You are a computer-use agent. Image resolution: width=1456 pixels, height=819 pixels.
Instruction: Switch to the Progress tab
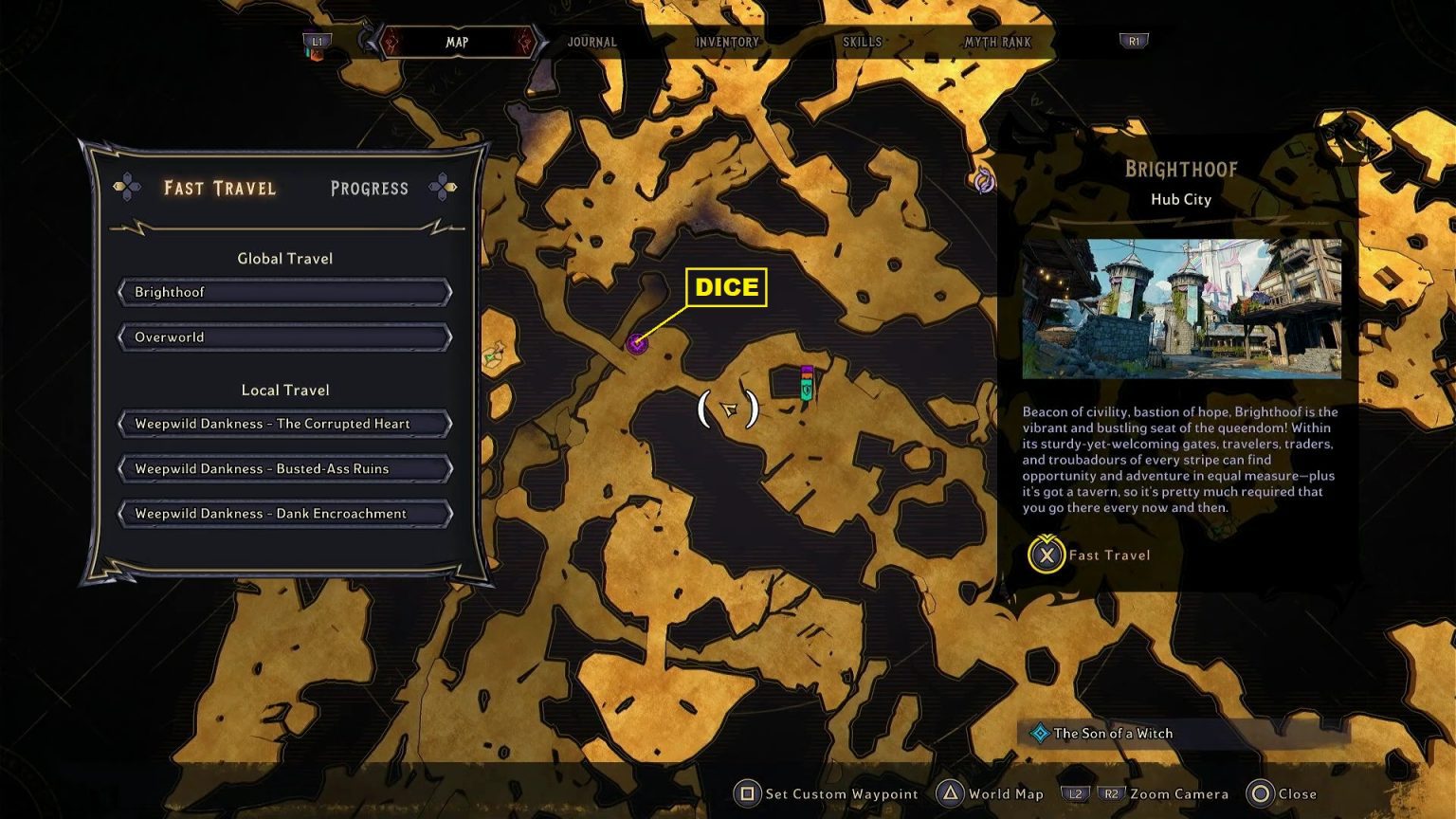[x=369, y=188]
